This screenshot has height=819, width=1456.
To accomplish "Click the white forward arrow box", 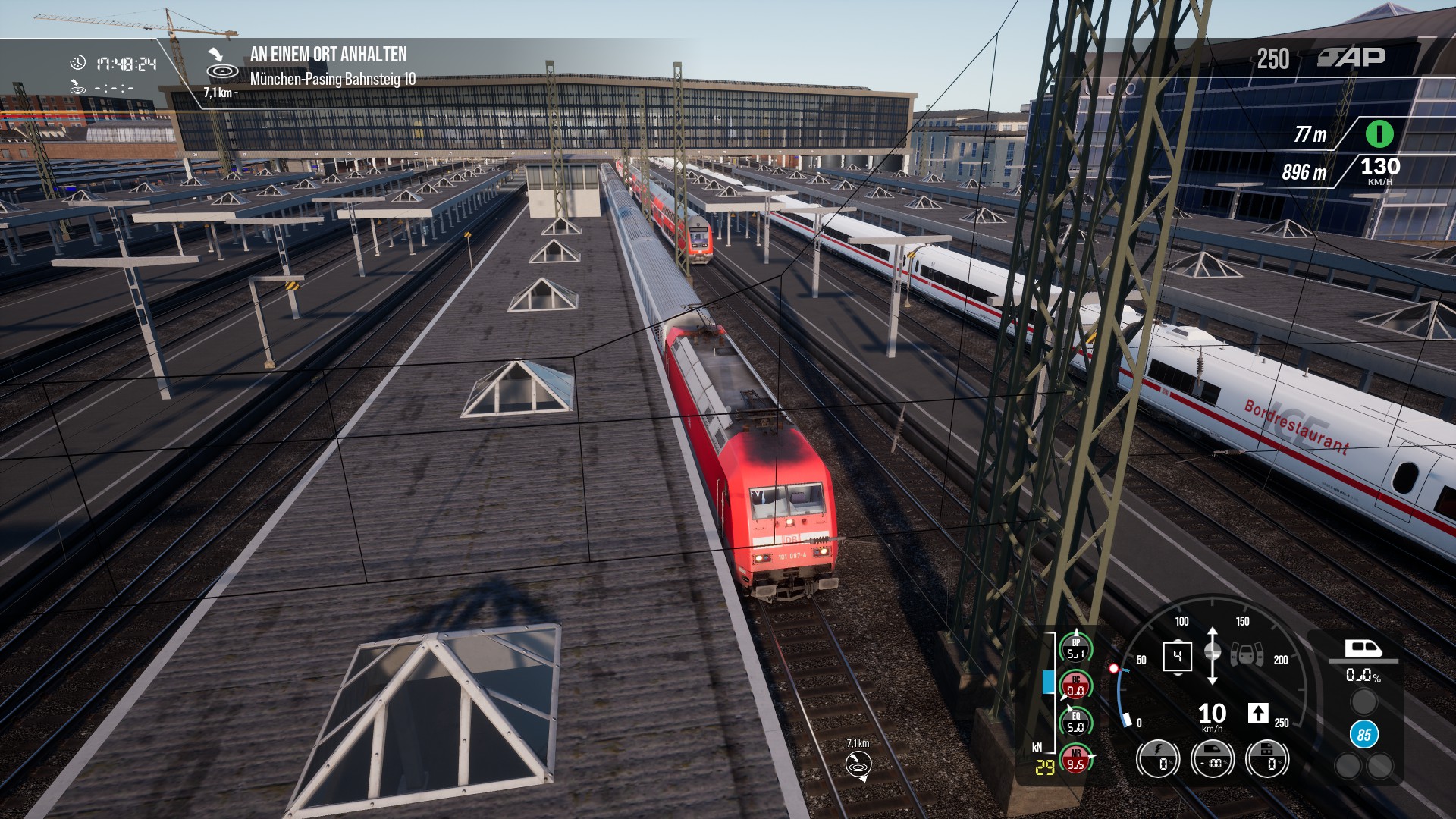I will (1258, 713).
